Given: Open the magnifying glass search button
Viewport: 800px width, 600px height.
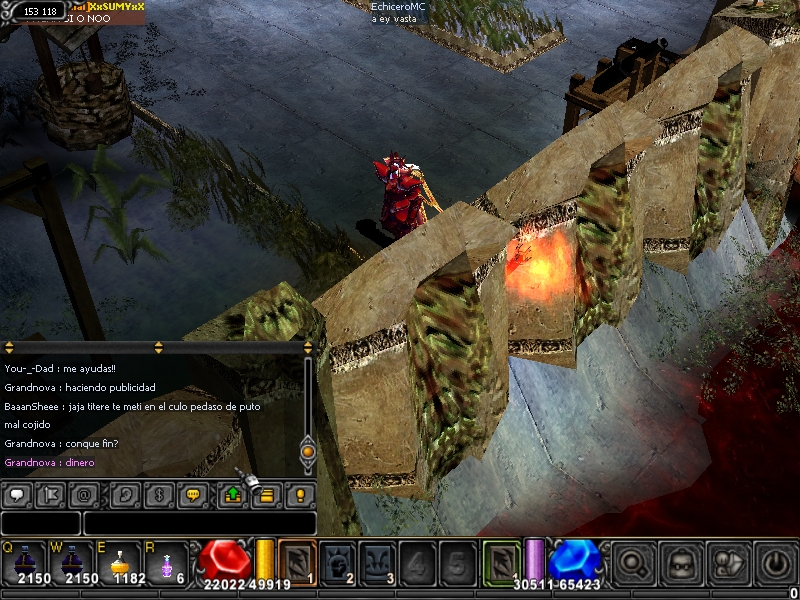Looking at the screenshot, I should [x=633, y=562].
